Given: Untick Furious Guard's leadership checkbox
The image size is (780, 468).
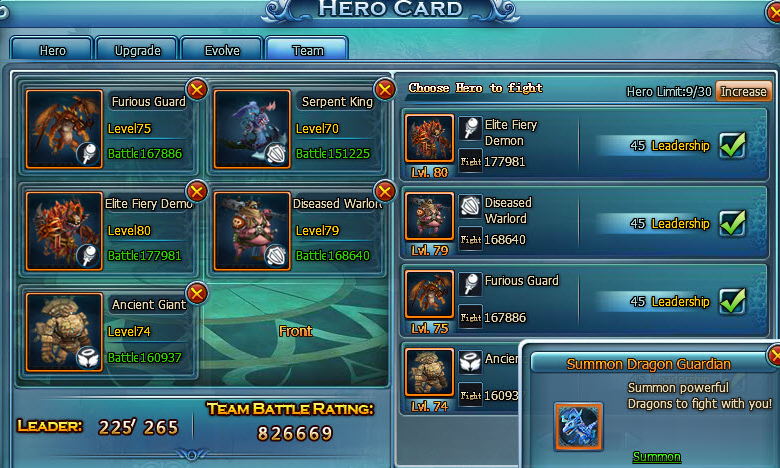Looking at the screenshot, I should (x=734, y=300).
